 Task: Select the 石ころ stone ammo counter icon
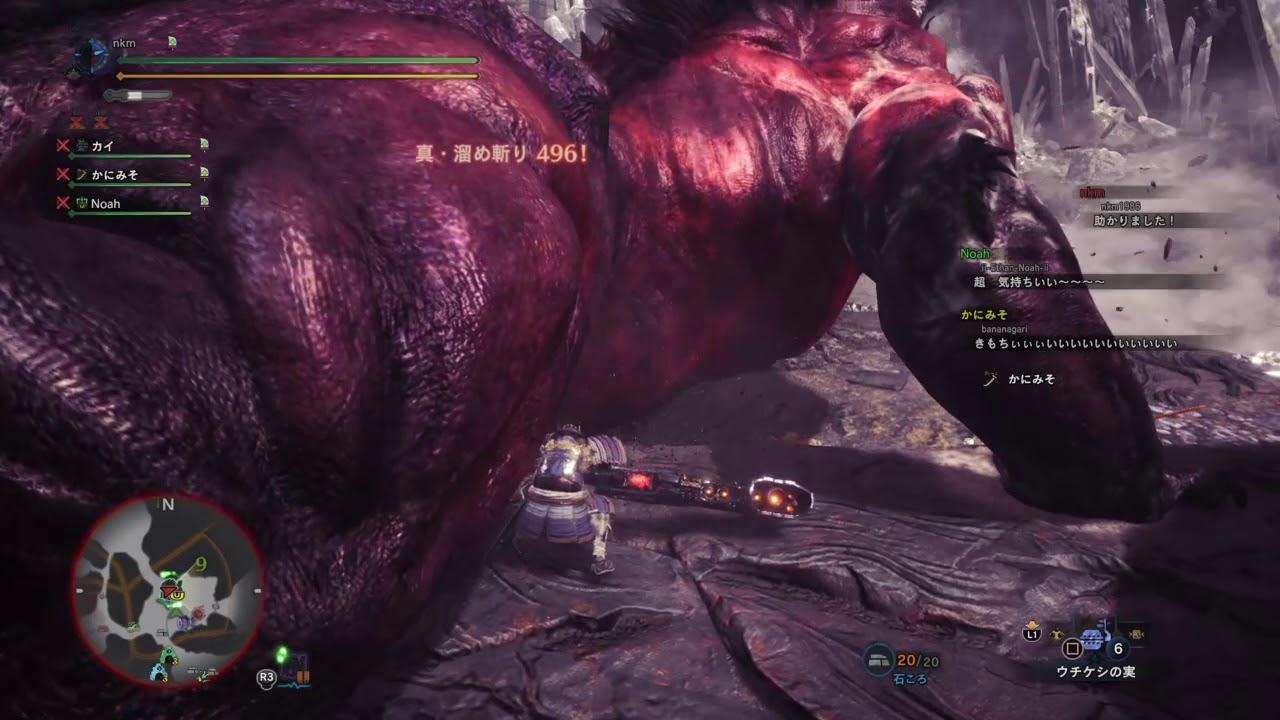(878, 659)
